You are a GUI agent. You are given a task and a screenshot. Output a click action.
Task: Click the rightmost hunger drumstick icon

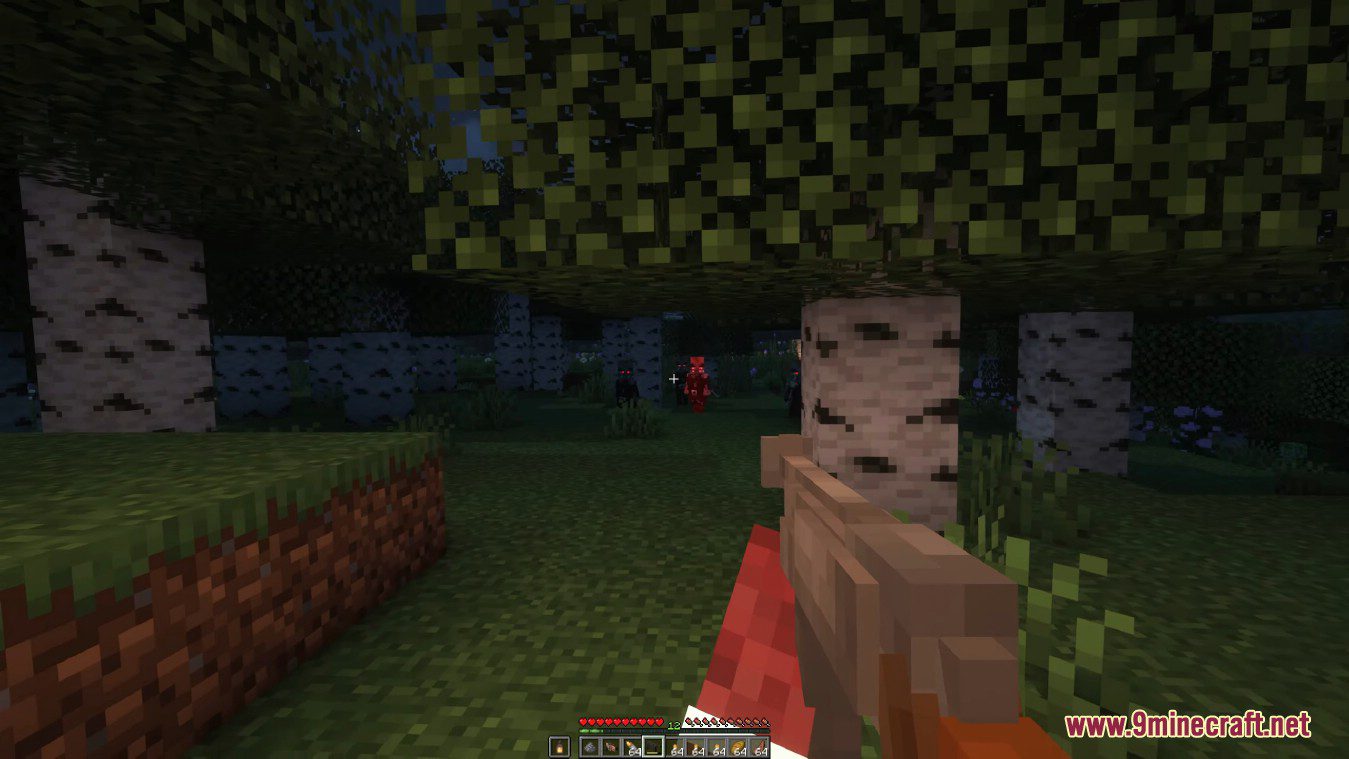tap(766, 722)
